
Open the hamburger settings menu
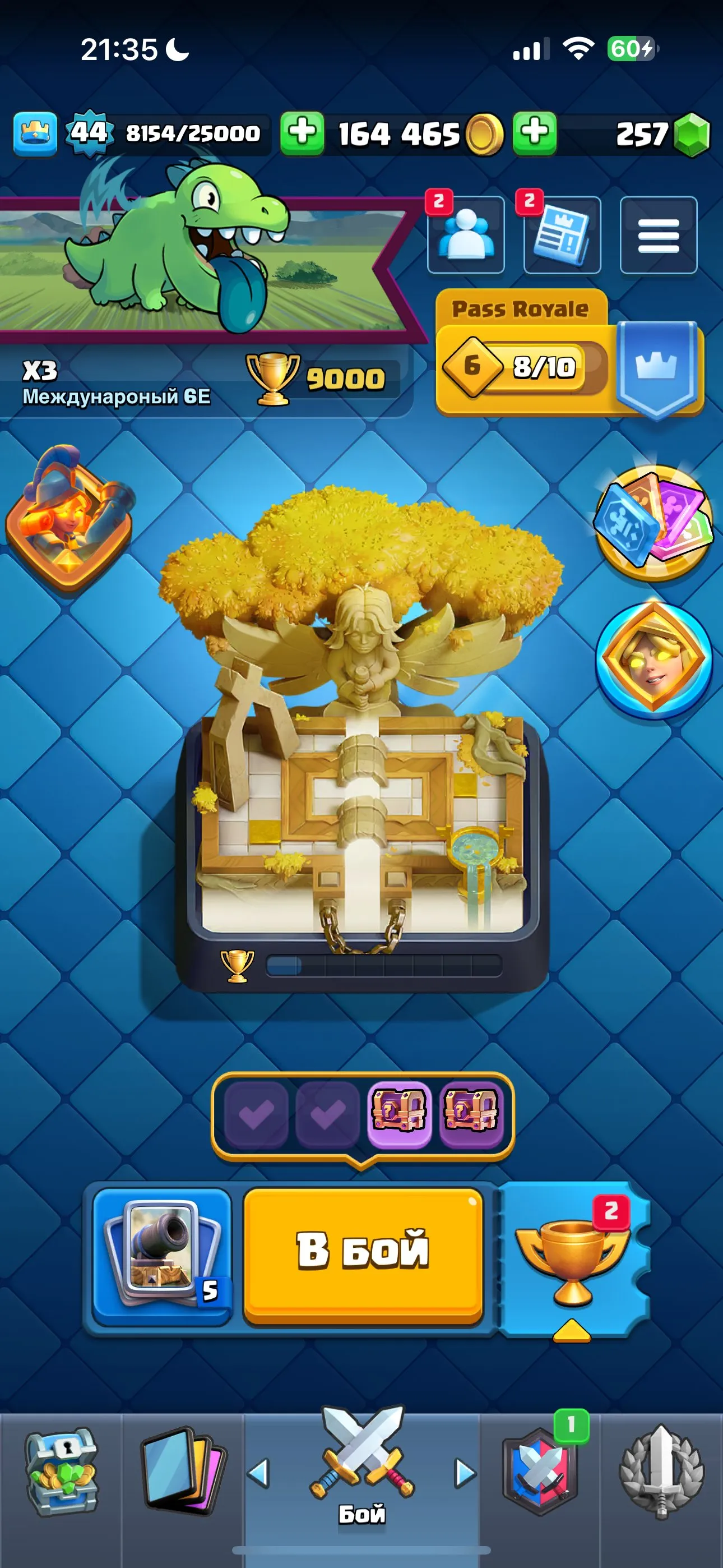659,236
